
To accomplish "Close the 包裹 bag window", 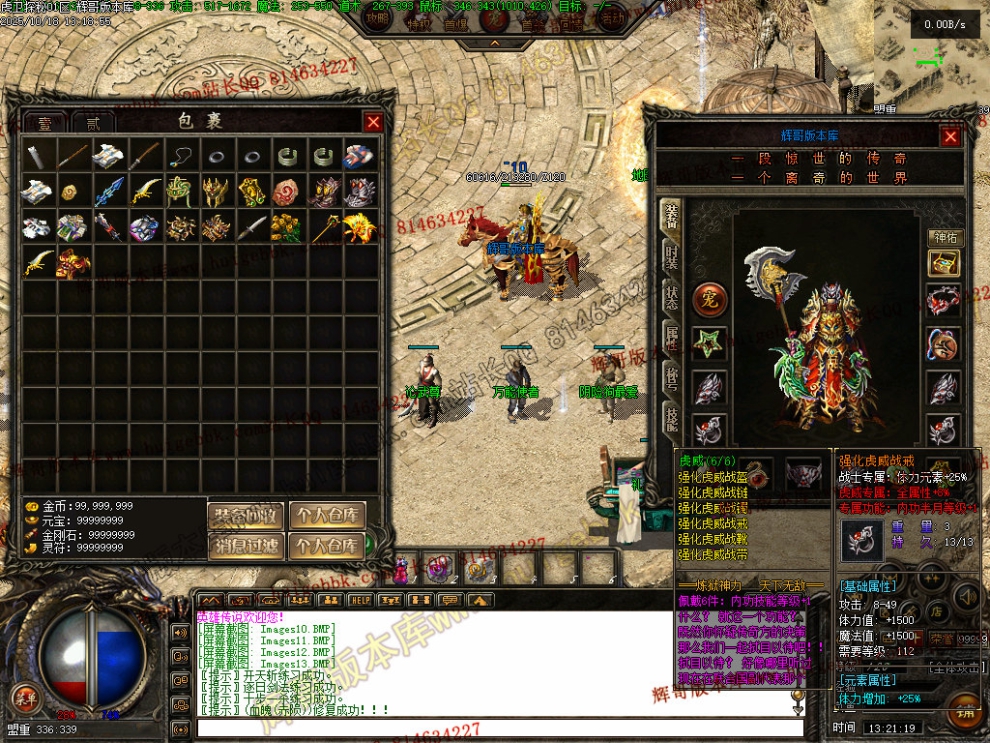I will [x=373, y=122].
